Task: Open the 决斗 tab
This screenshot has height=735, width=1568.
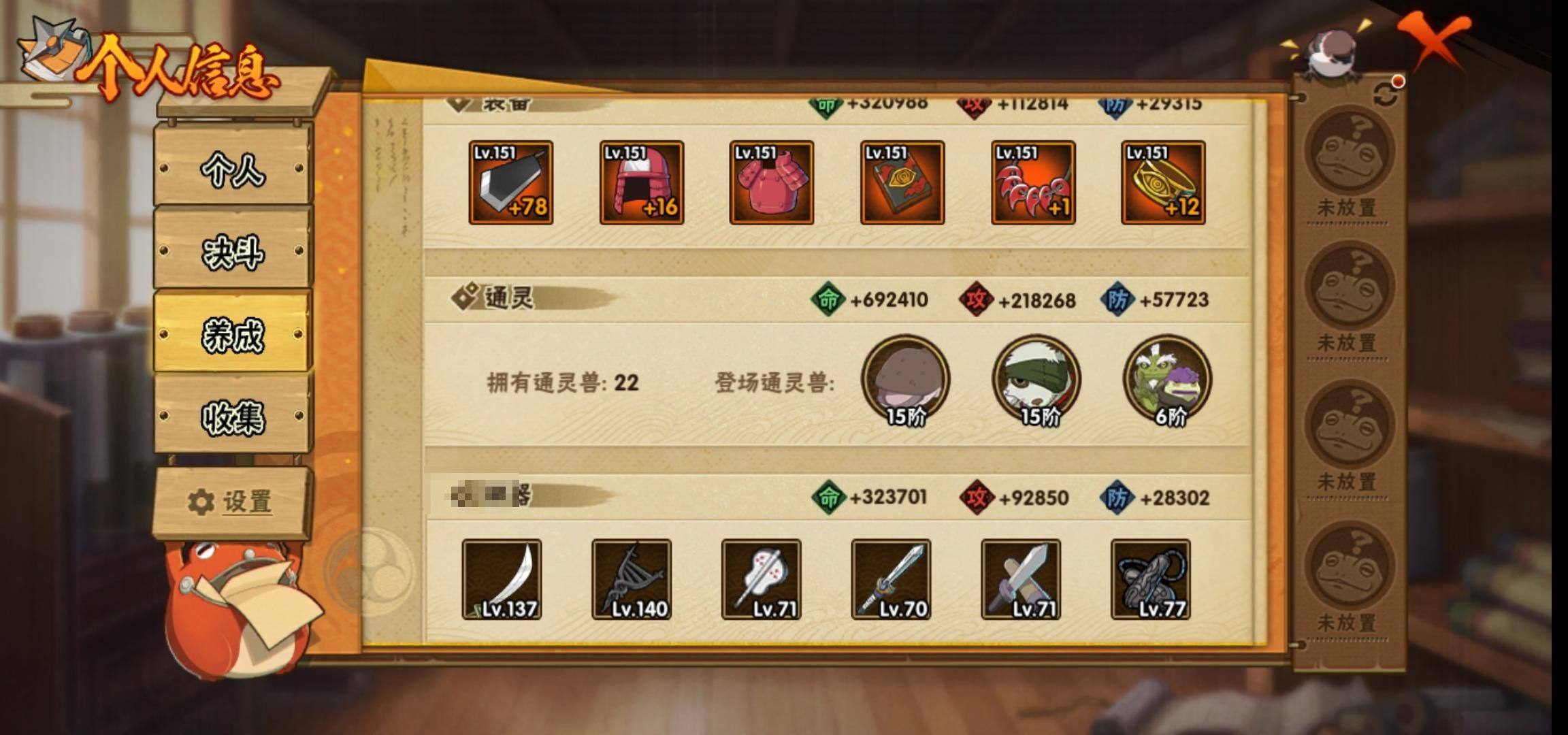Action: (233, 252)
